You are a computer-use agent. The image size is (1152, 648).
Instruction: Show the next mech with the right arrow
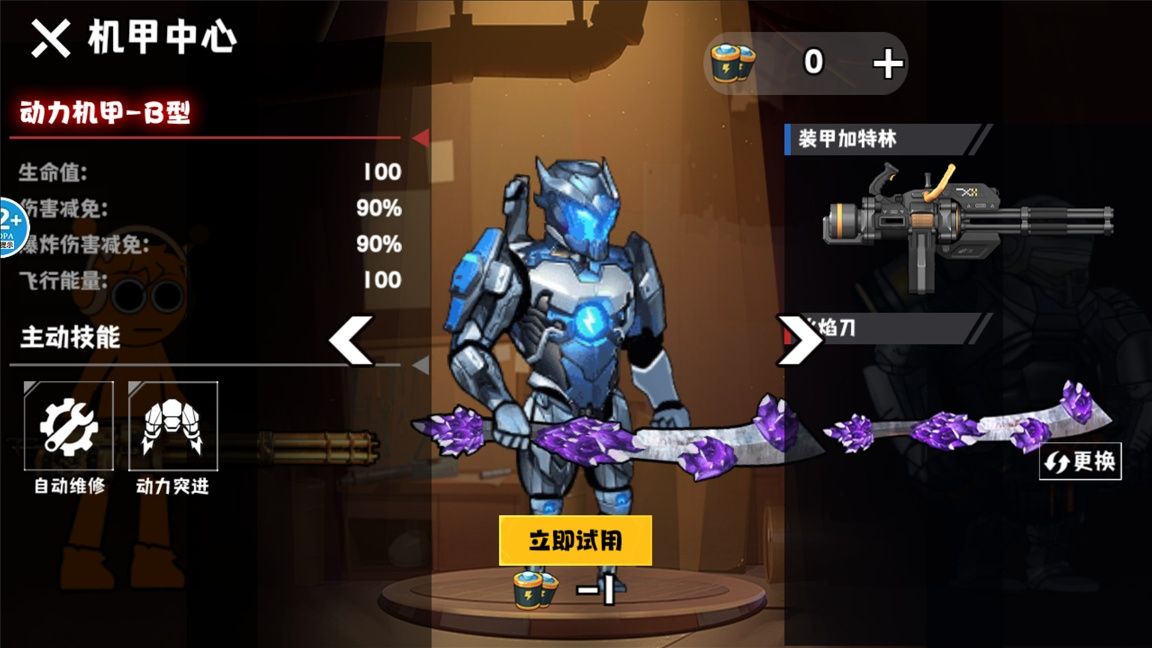(799, 340)
